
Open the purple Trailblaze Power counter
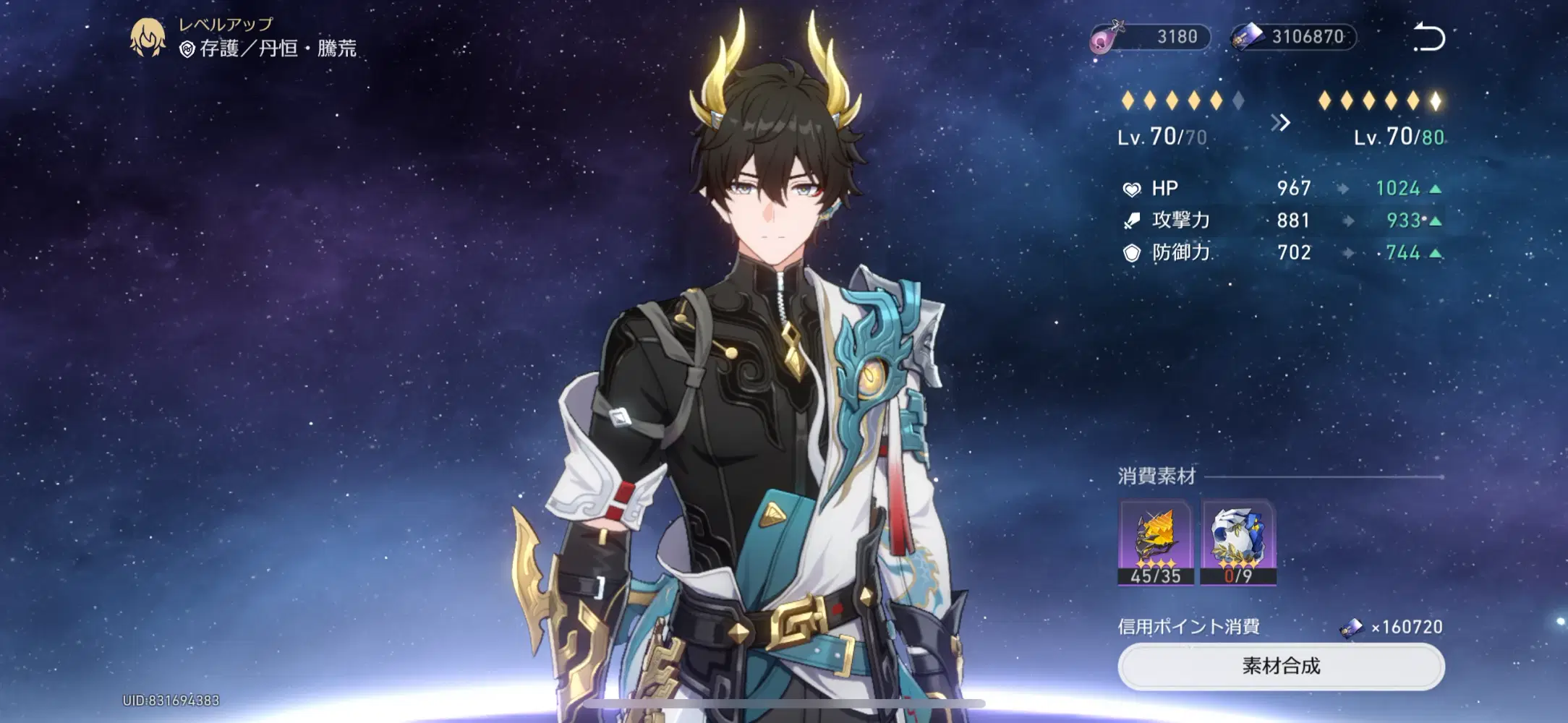point(1151,37)
